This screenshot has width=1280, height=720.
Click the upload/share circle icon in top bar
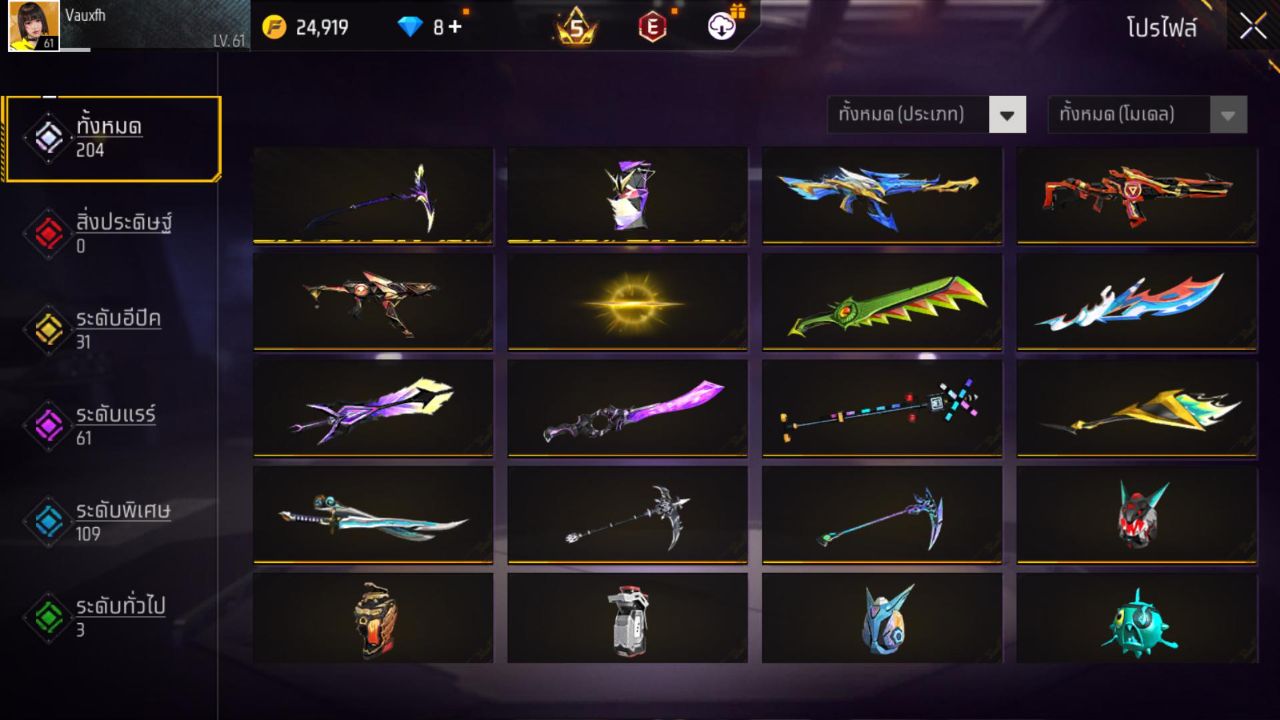(723, 27)
